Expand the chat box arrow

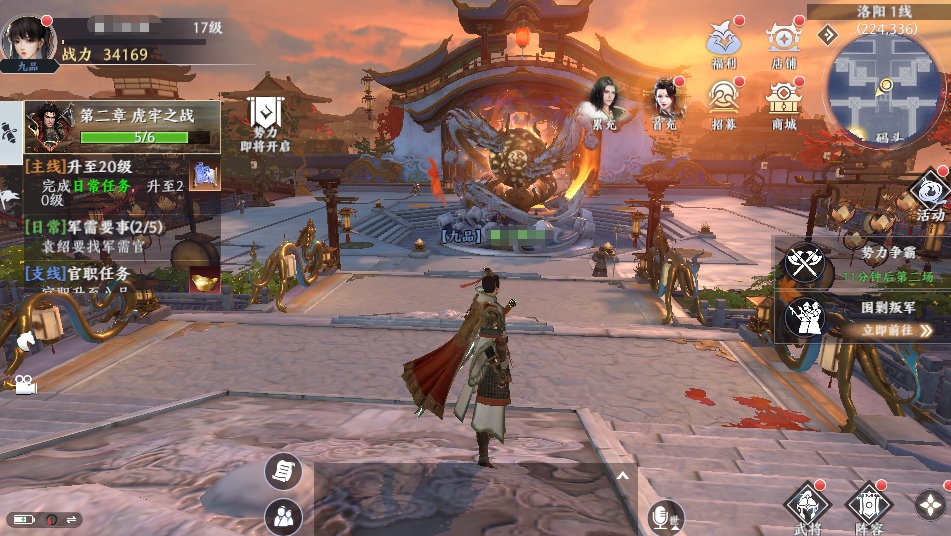click(x=622, y=476)
